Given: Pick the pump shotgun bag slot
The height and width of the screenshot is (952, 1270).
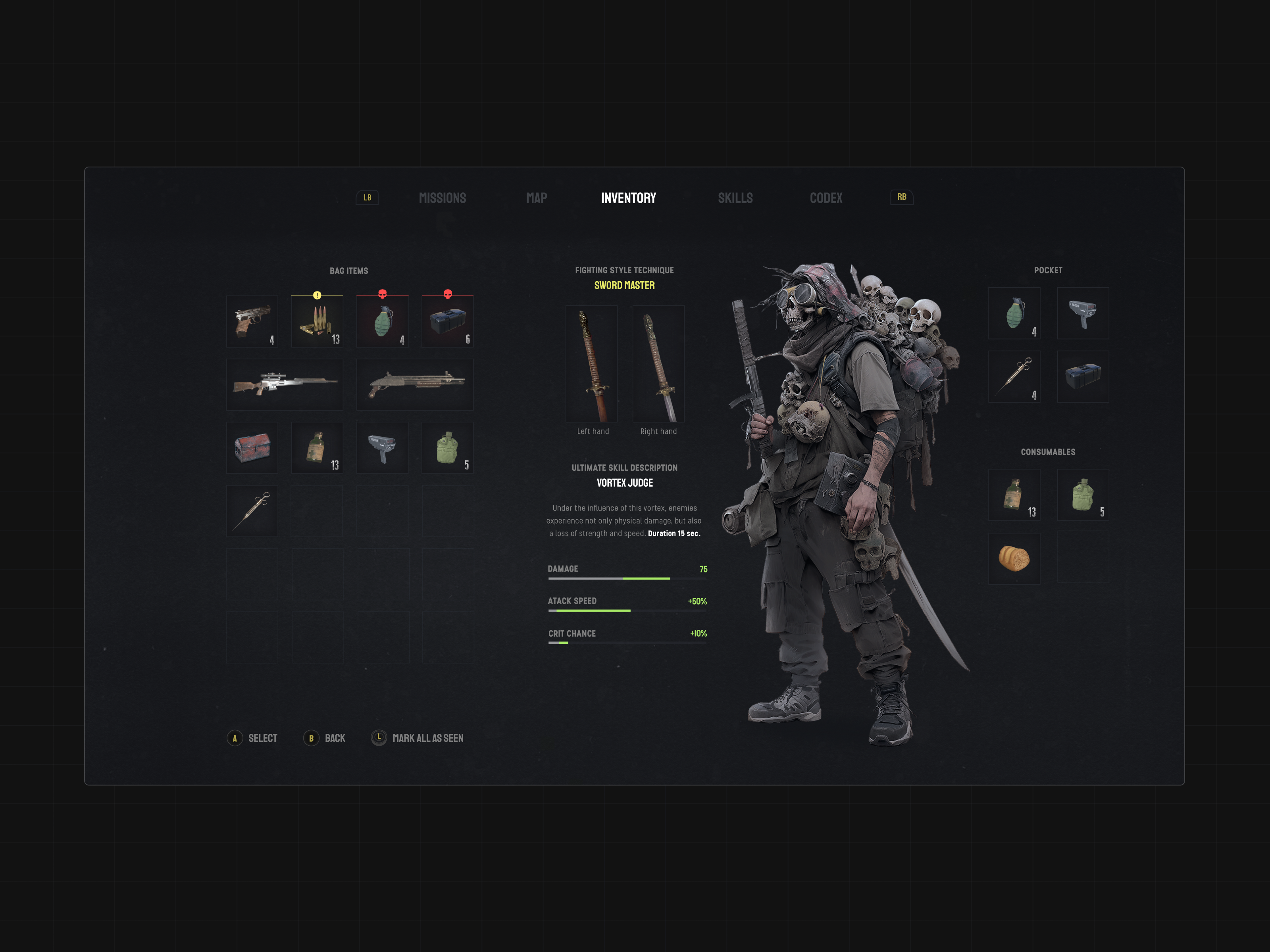Looking at the screenshot, I should (415, 384).
